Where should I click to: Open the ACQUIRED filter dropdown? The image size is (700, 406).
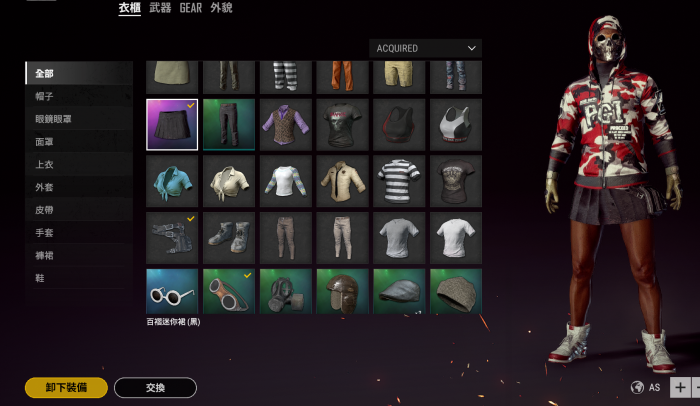(x=425, y=48)
